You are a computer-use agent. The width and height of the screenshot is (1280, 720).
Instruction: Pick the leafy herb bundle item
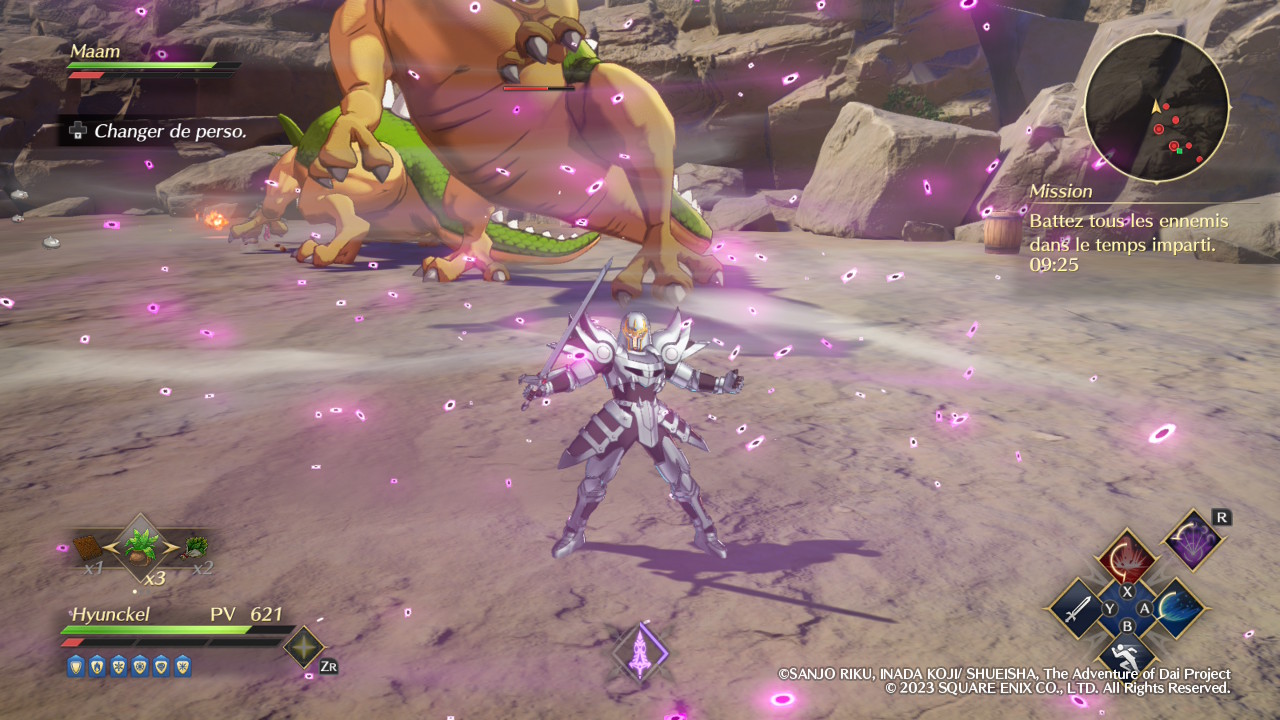tap(196, 546)
